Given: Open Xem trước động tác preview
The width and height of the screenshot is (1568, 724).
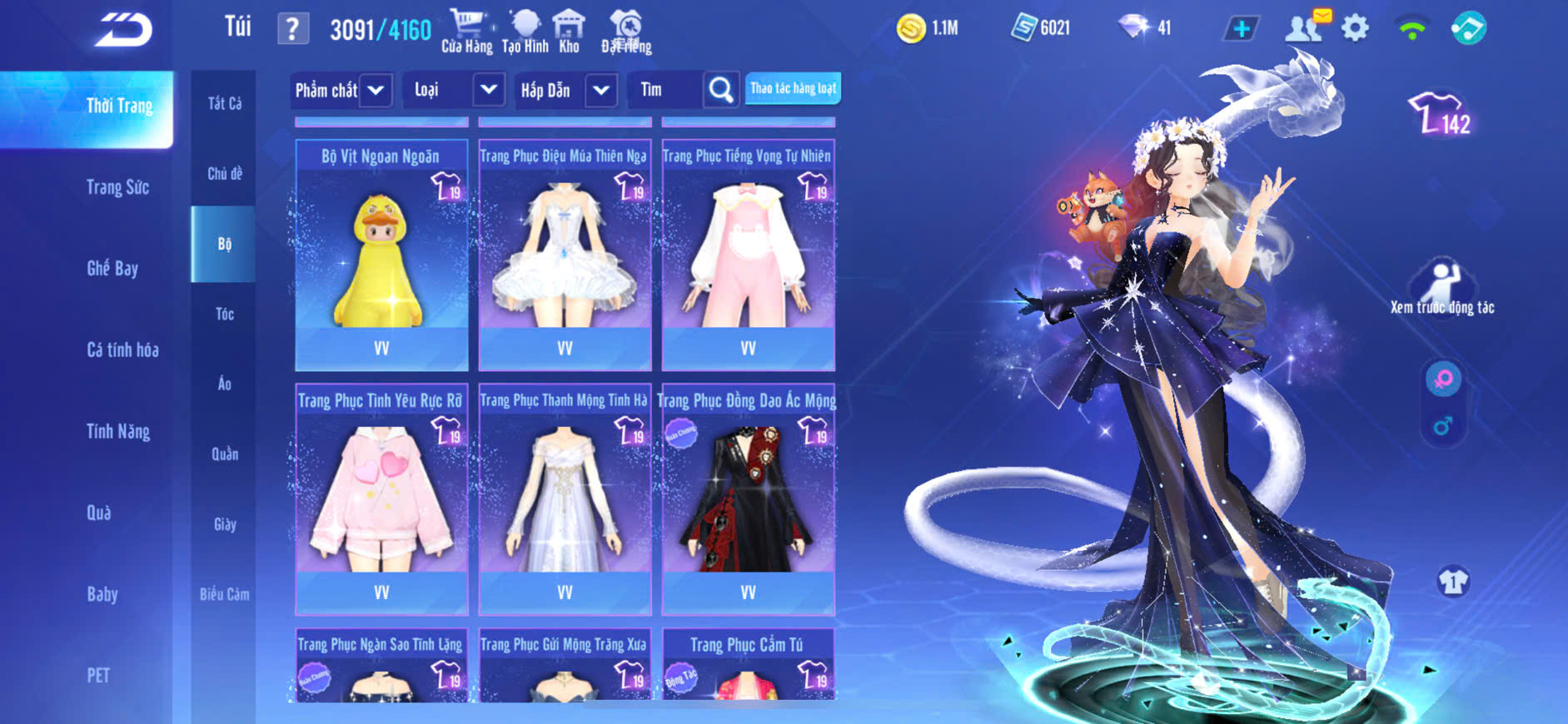Looking at the screenshot, I should (x=1442, y=288).
